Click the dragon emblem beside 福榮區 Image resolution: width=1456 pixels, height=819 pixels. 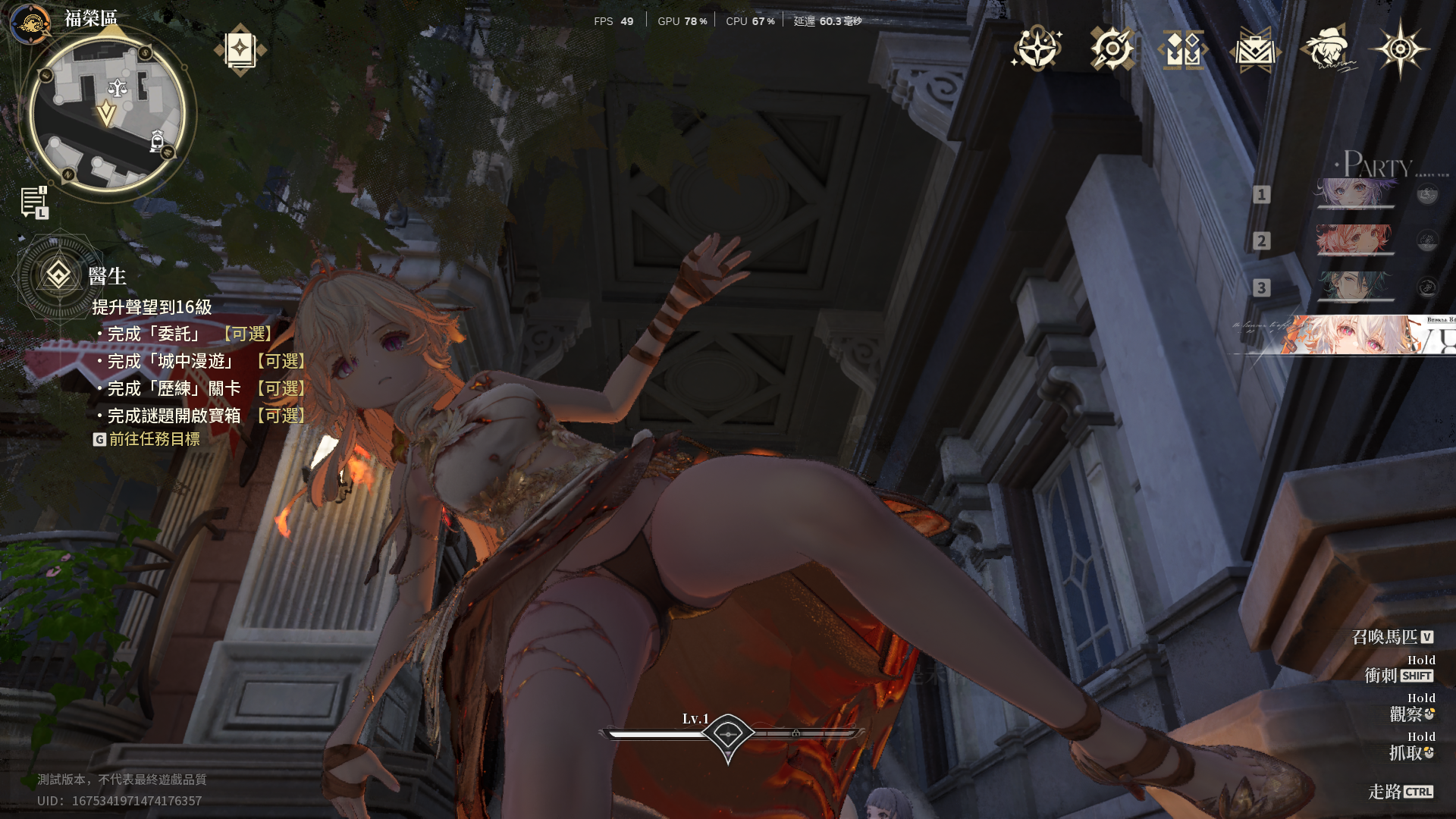click(x=31, y=23)
